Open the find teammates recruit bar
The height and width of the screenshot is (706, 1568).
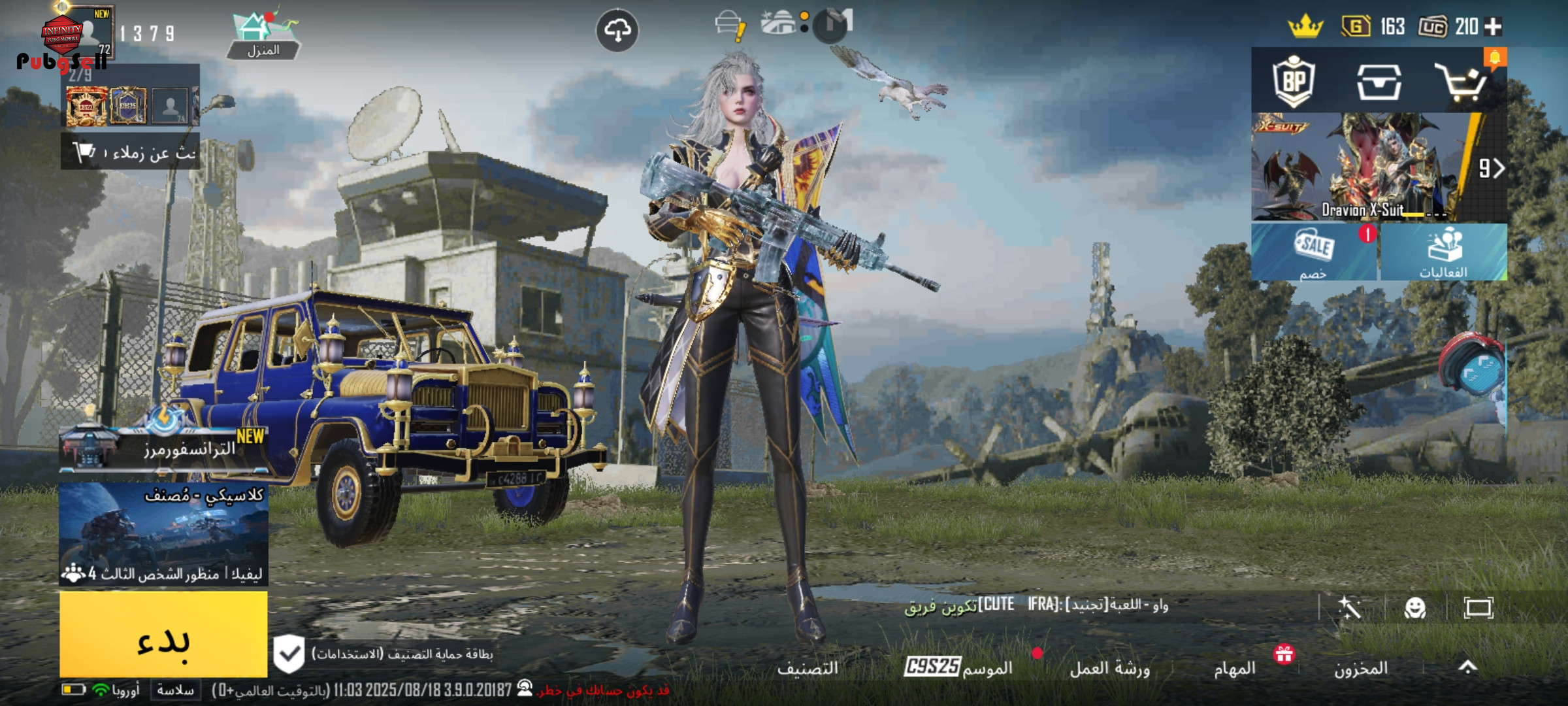click(x=131, y=152)
